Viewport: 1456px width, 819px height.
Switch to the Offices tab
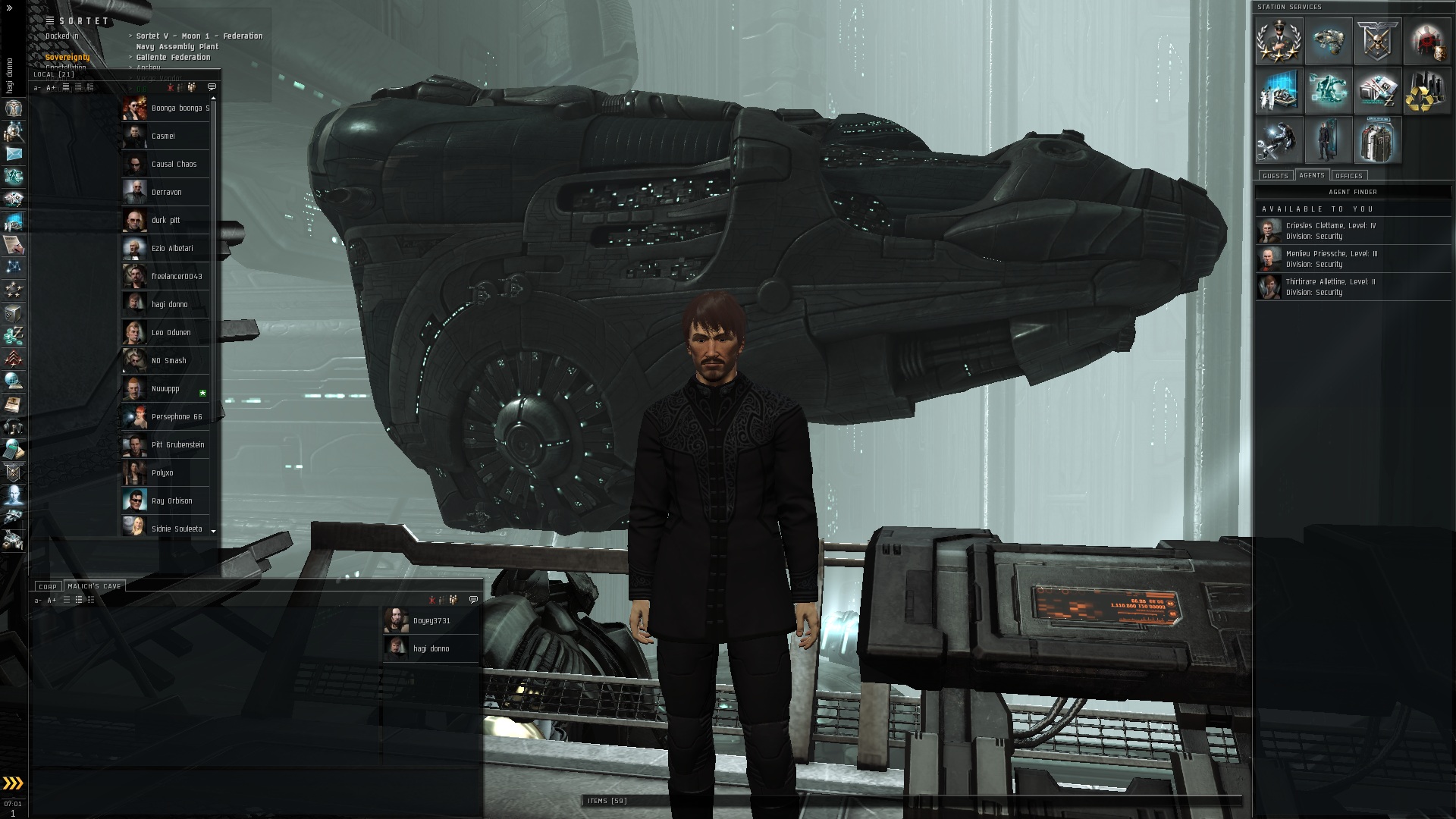click(x=1349, y=176)
